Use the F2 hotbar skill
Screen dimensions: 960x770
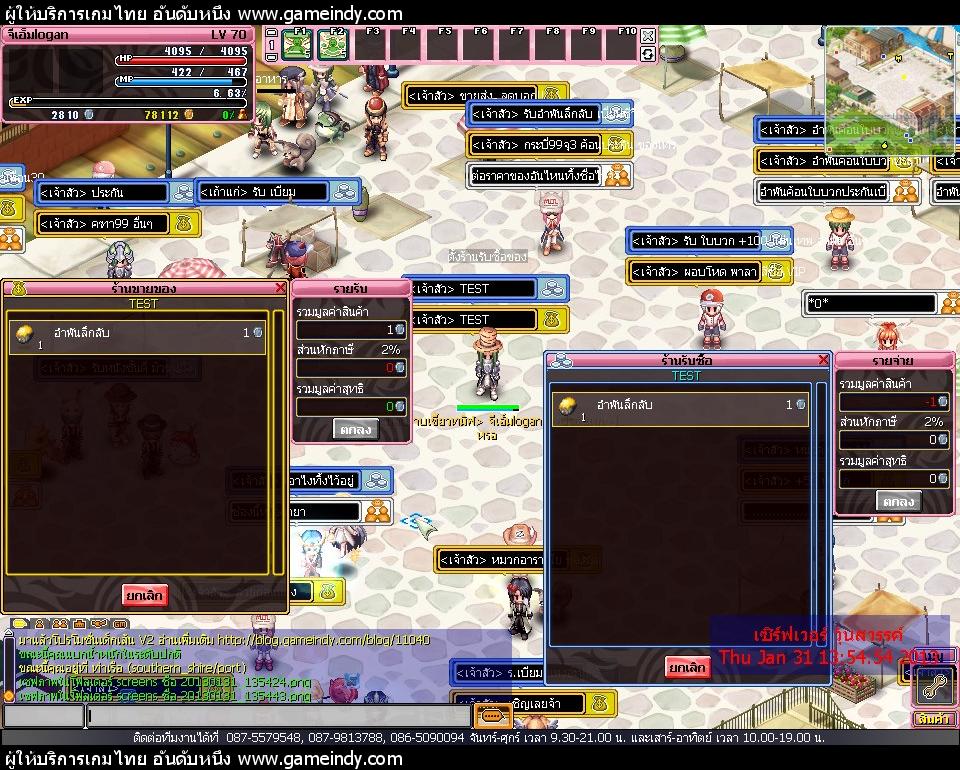333,45
